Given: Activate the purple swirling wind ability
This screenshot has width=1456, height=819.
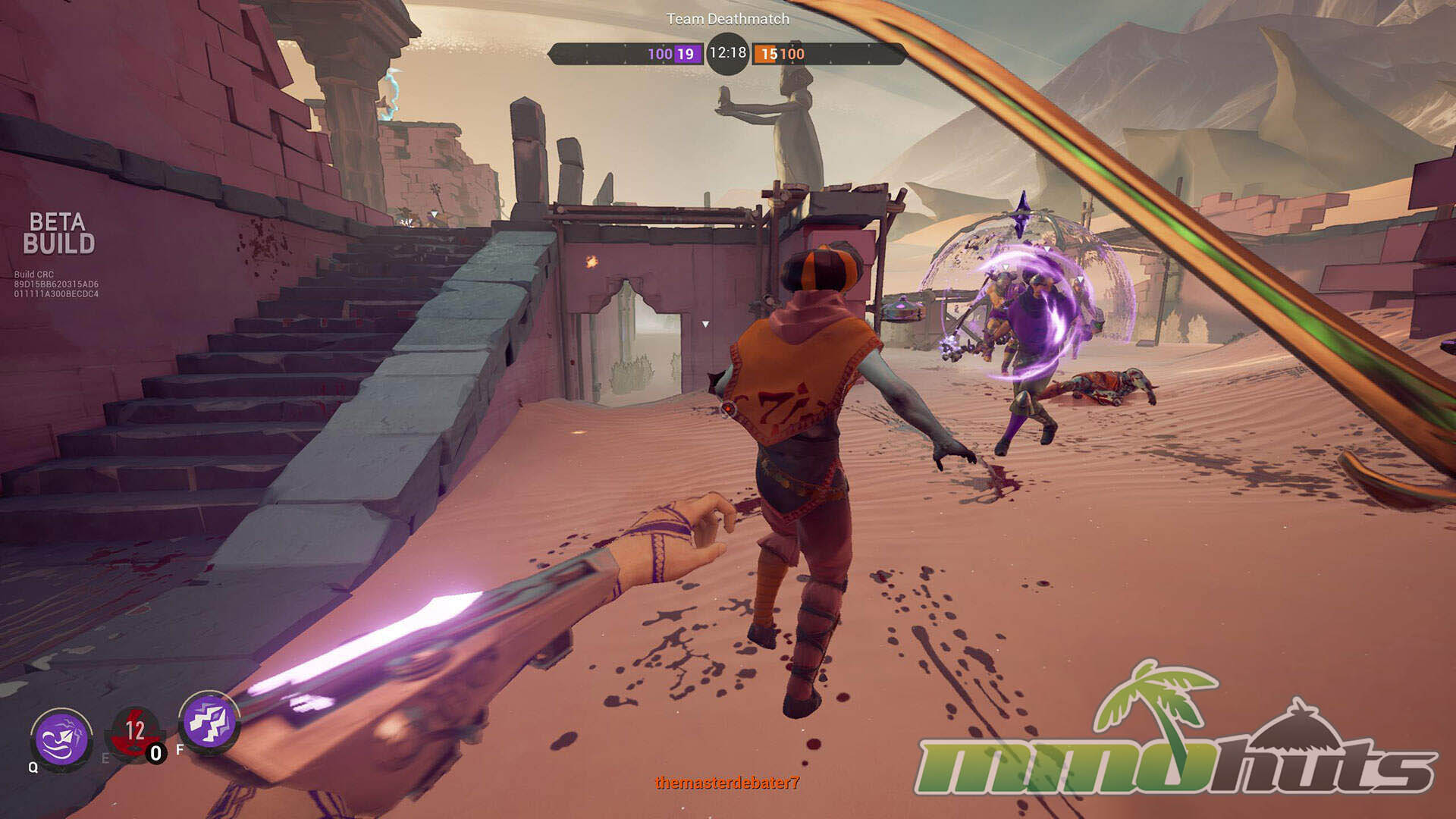Looking at the screenshot, I should (x=61, y=737).
